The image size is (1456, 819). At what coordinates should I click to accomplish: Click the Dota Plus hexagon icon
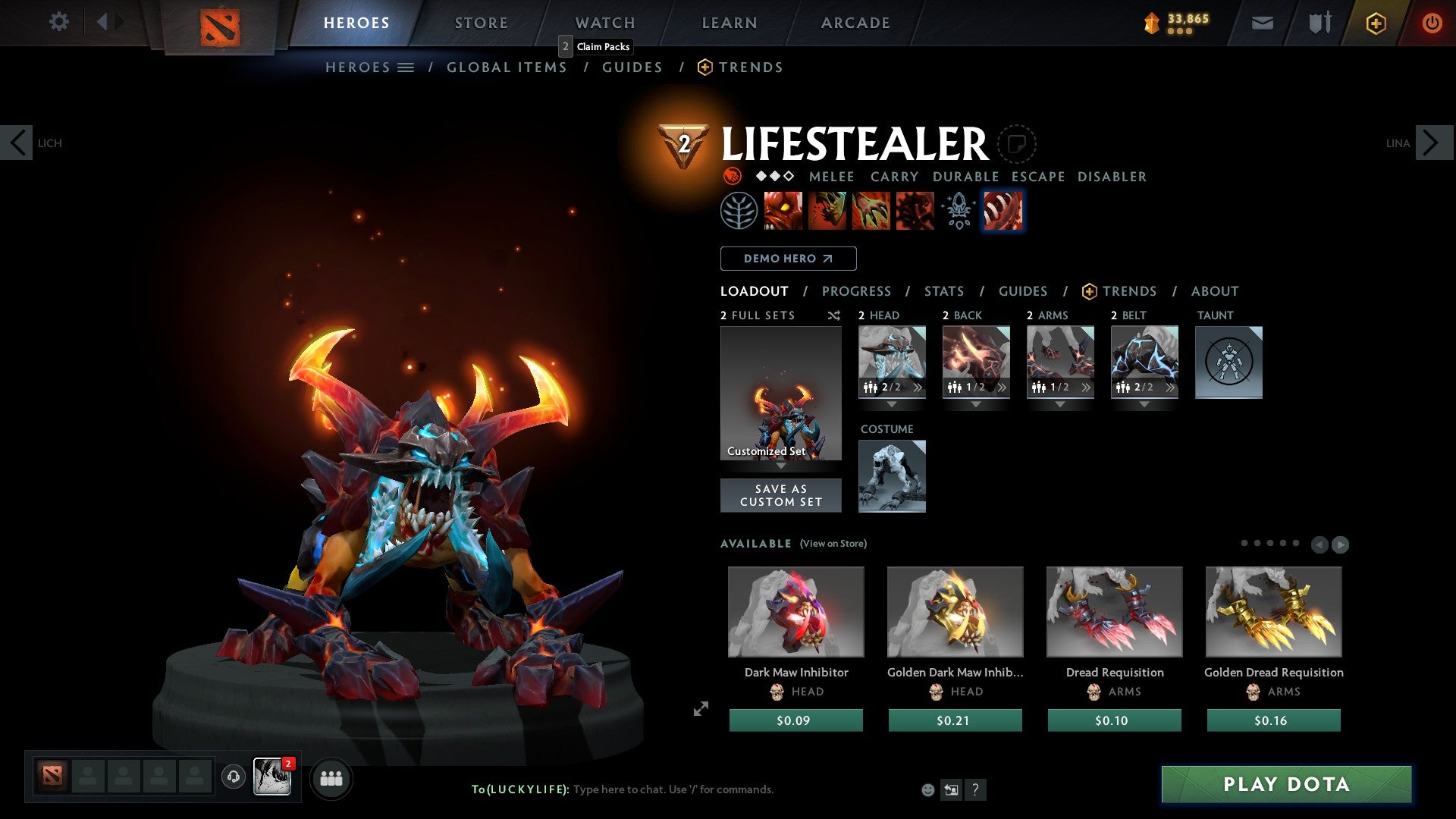coord(1375,23)
